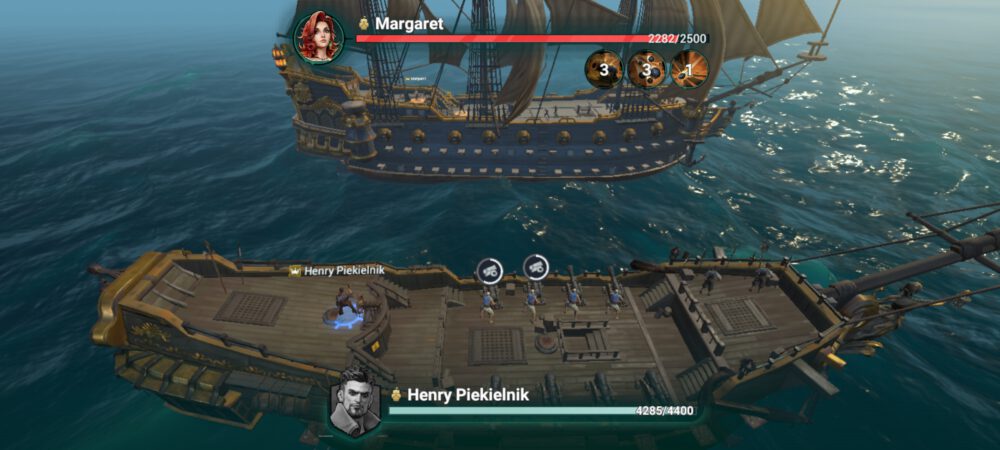
Task: Open Henry Piekielnik's captain portrait
Action: [x=355, y=402]
